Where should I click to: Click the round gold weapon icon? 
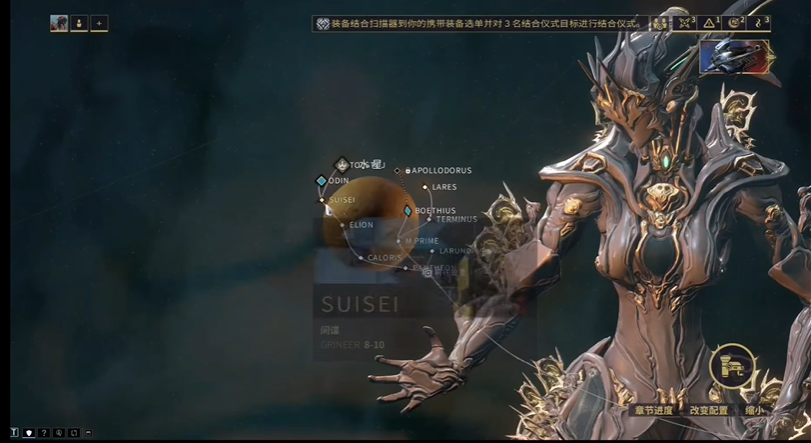tap(732, 365)
